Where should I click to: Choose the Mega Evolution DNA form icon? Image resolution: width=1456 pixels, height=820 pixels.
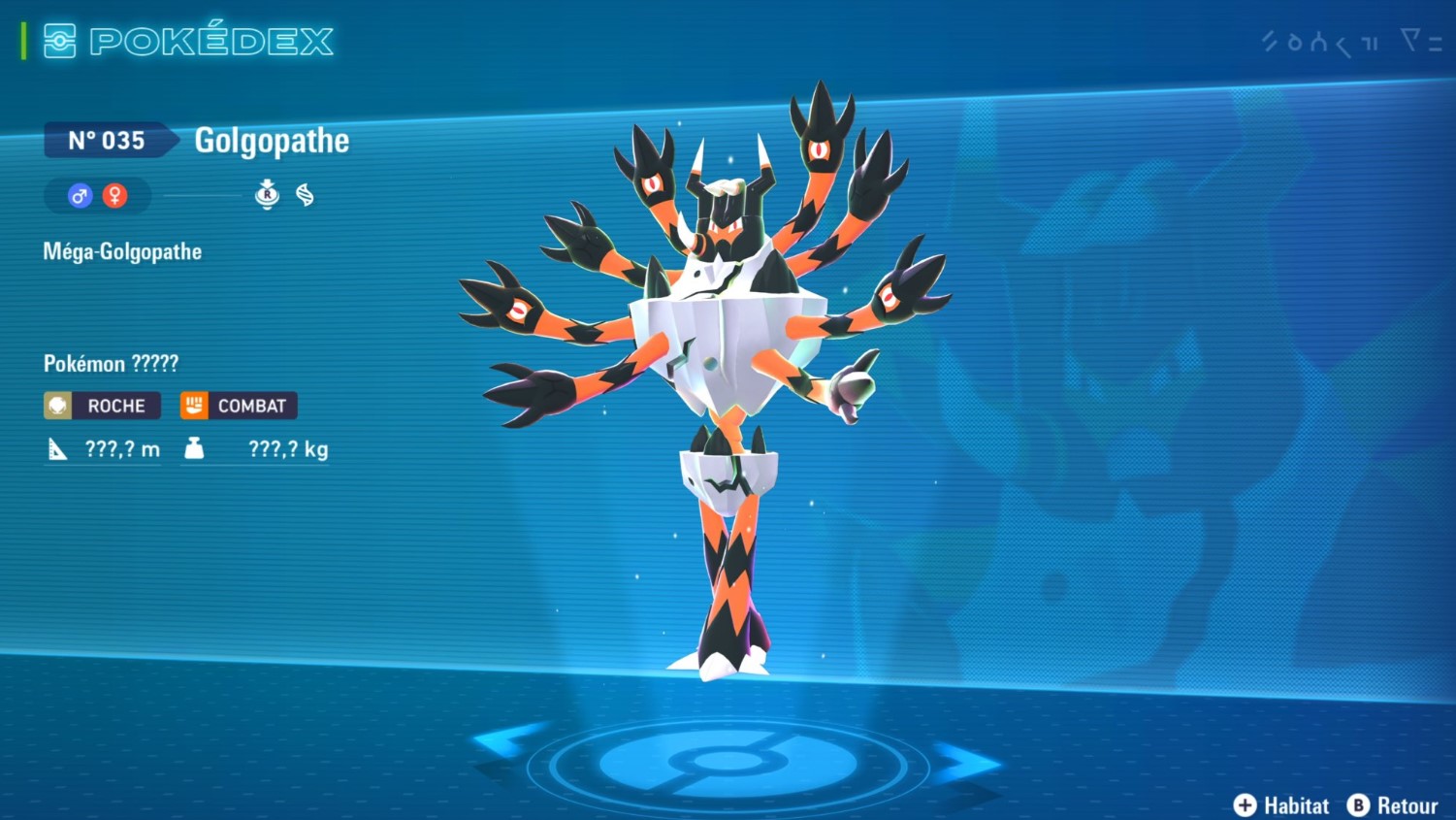tap(305, 195)
